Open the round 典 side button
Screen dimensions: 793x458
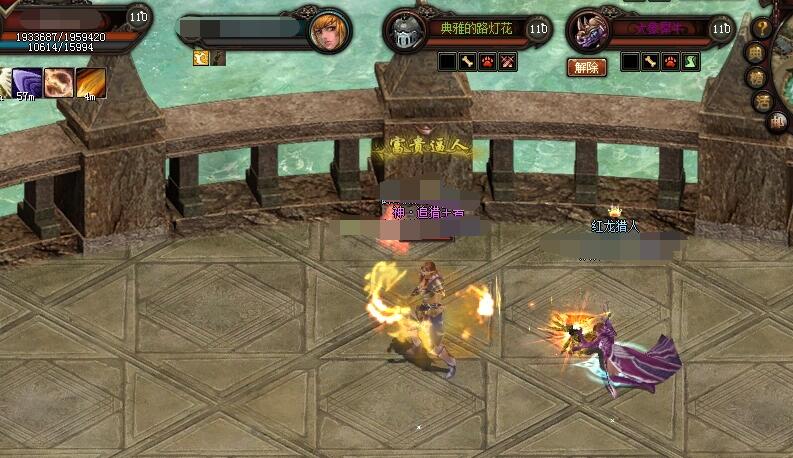[755, 53]
